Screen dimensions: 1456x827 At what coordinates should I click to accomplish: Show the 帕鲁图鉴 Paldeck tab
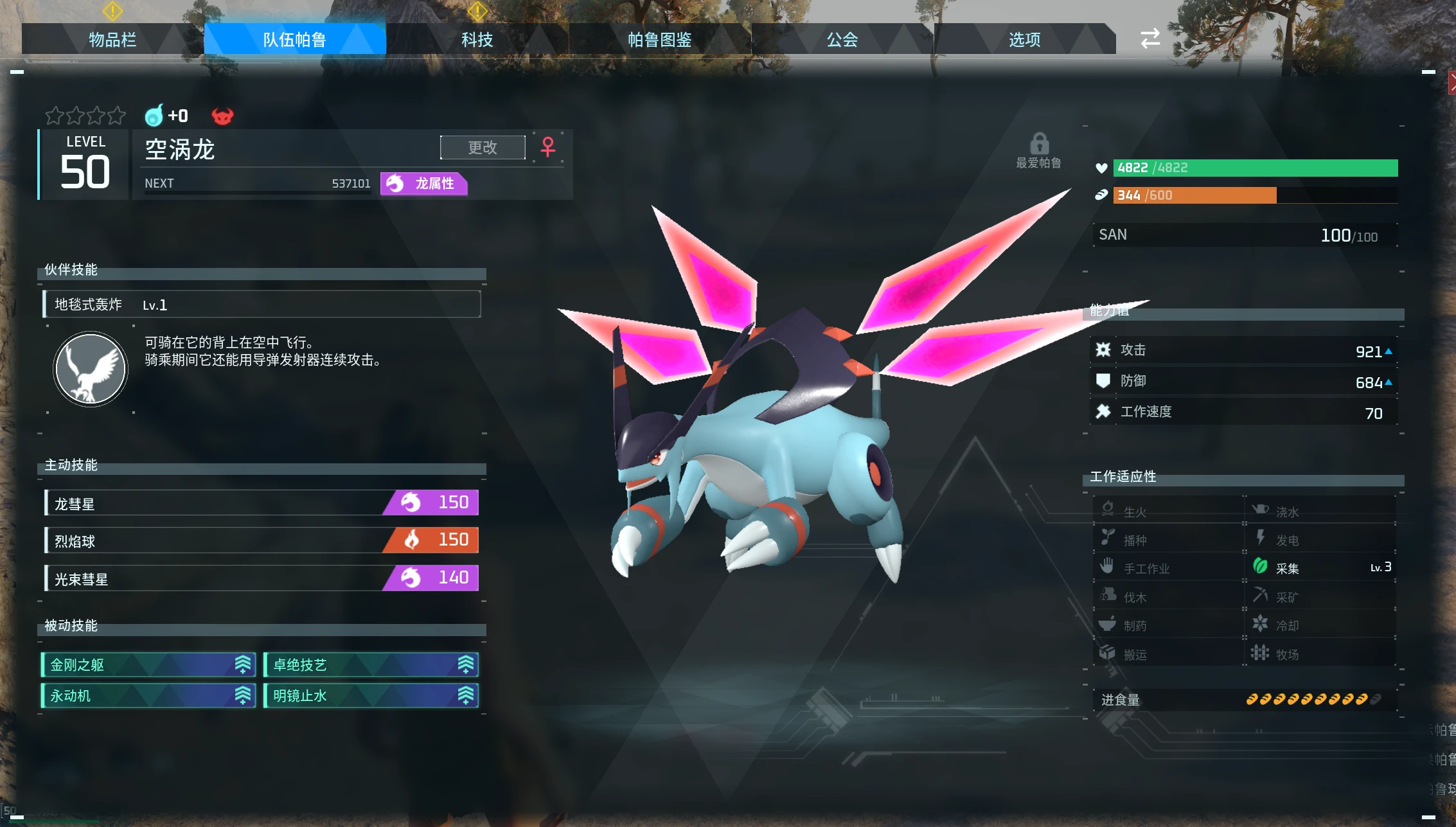click(x=659, y=40)
